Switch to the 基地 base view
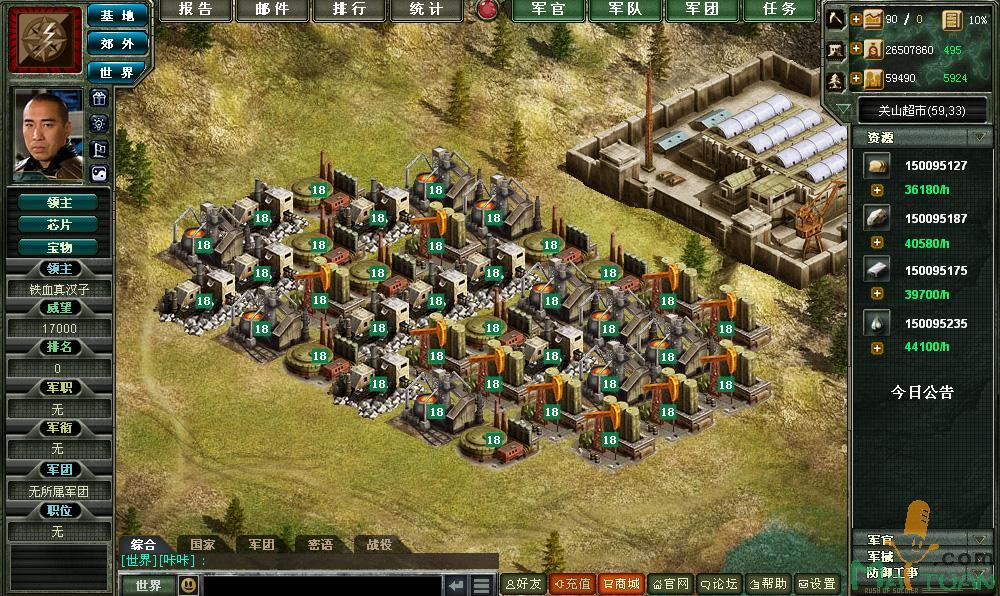The image size is (1000, 596). click(117, 16)
